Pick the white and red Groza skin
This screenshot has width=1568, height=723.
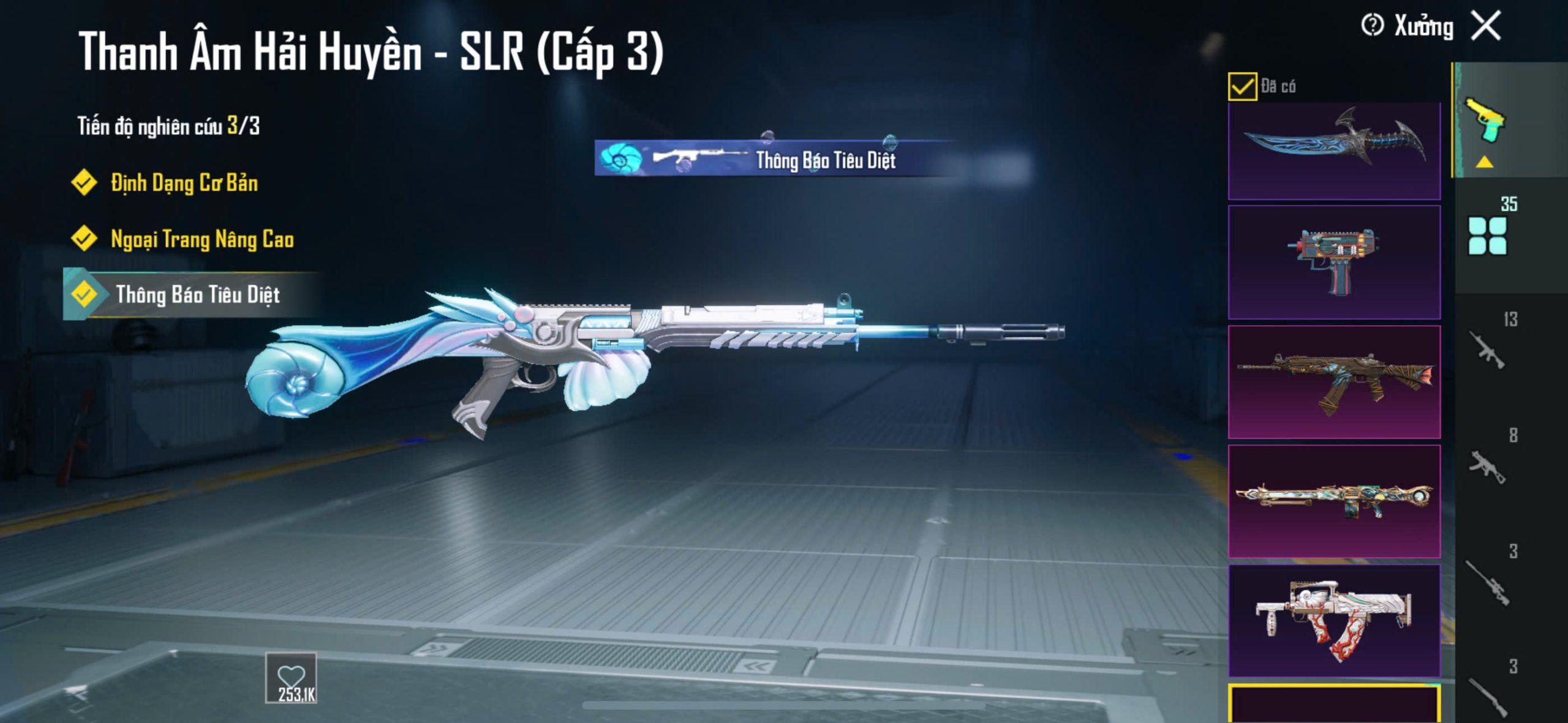1334,620
